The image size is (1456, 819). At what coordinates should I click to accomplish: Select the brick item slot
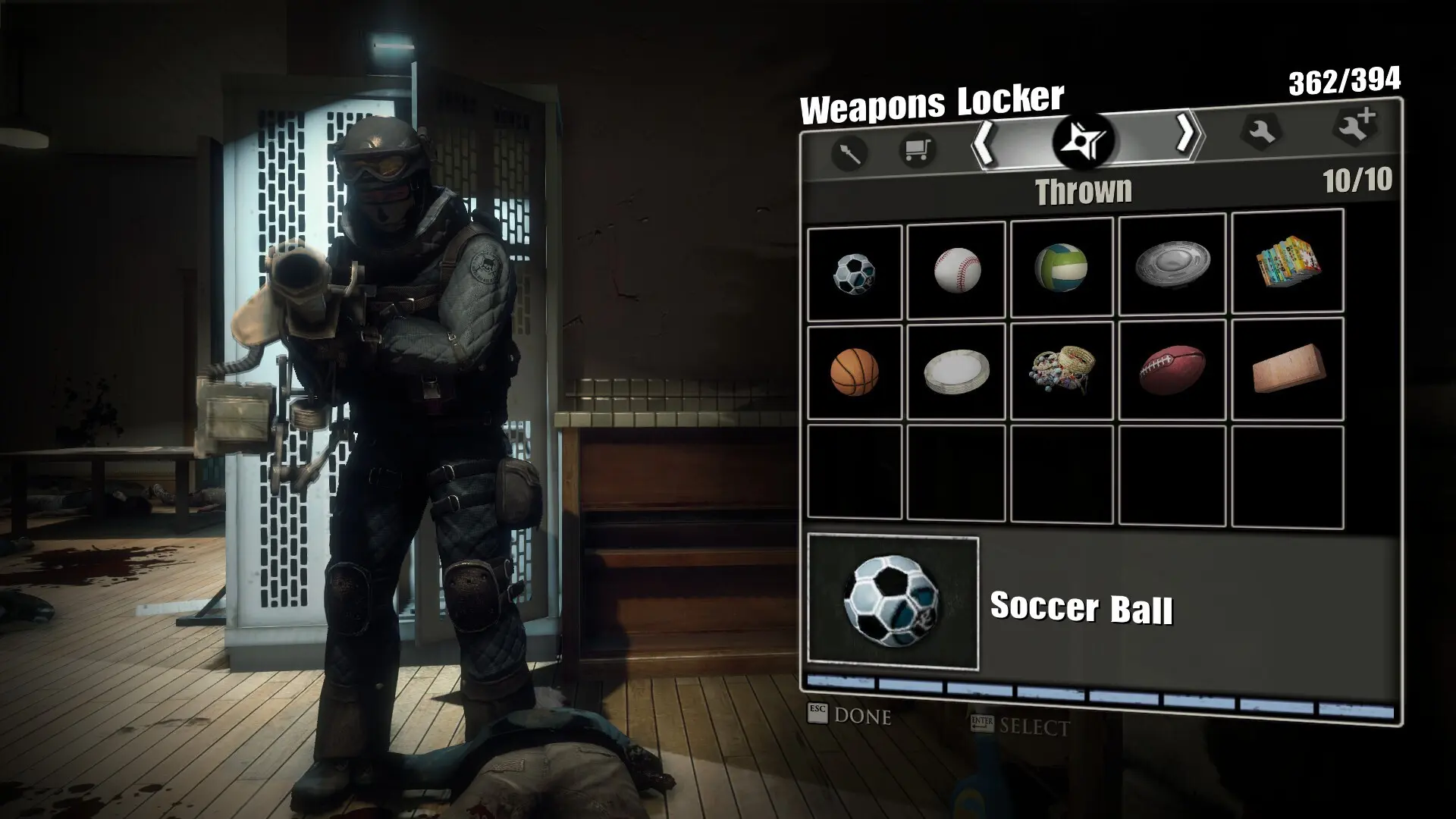coord(1287,369)
